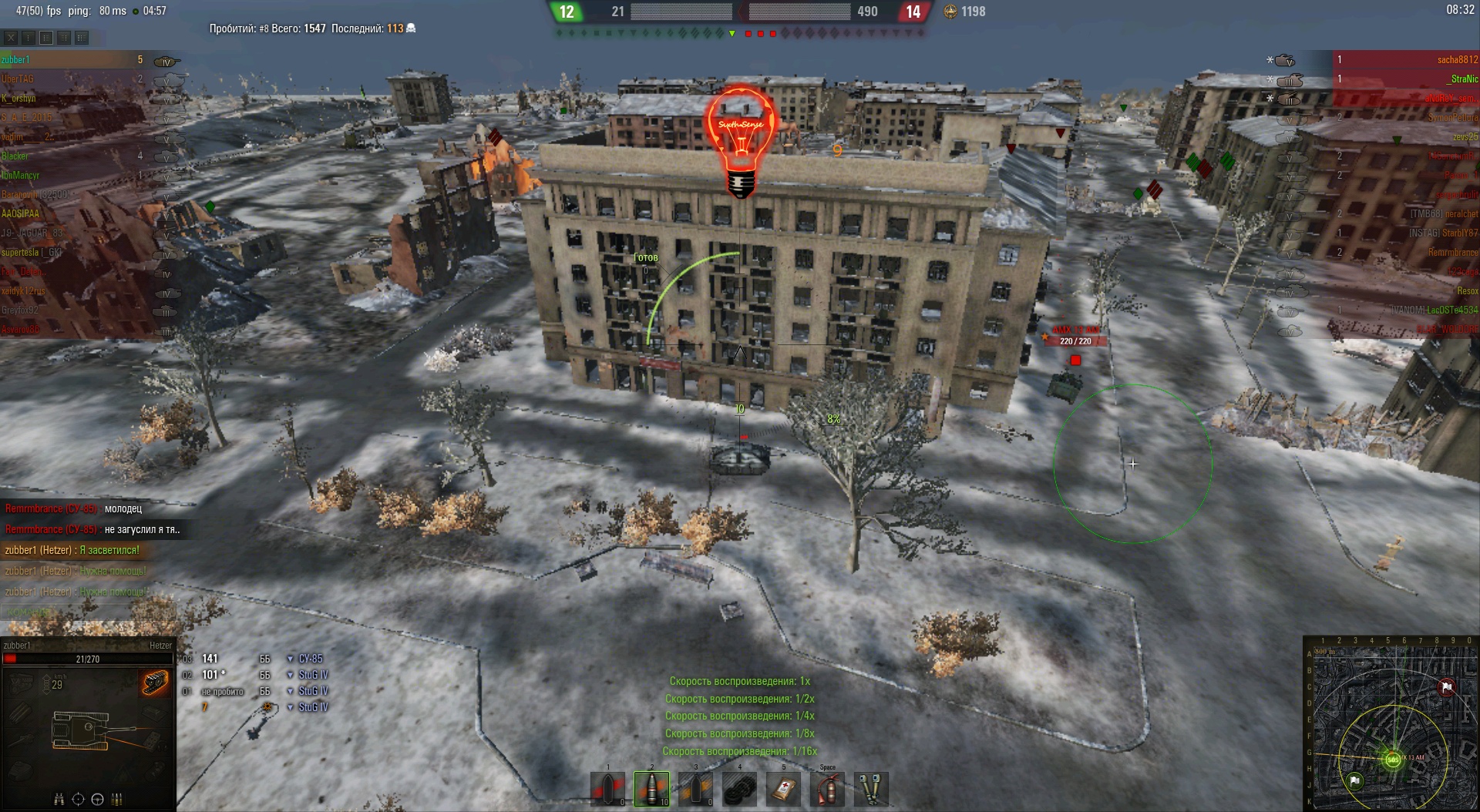1480x812 pixels.
Task: Click the binoculars crew icon on damage panel
Action: point(59,799)
